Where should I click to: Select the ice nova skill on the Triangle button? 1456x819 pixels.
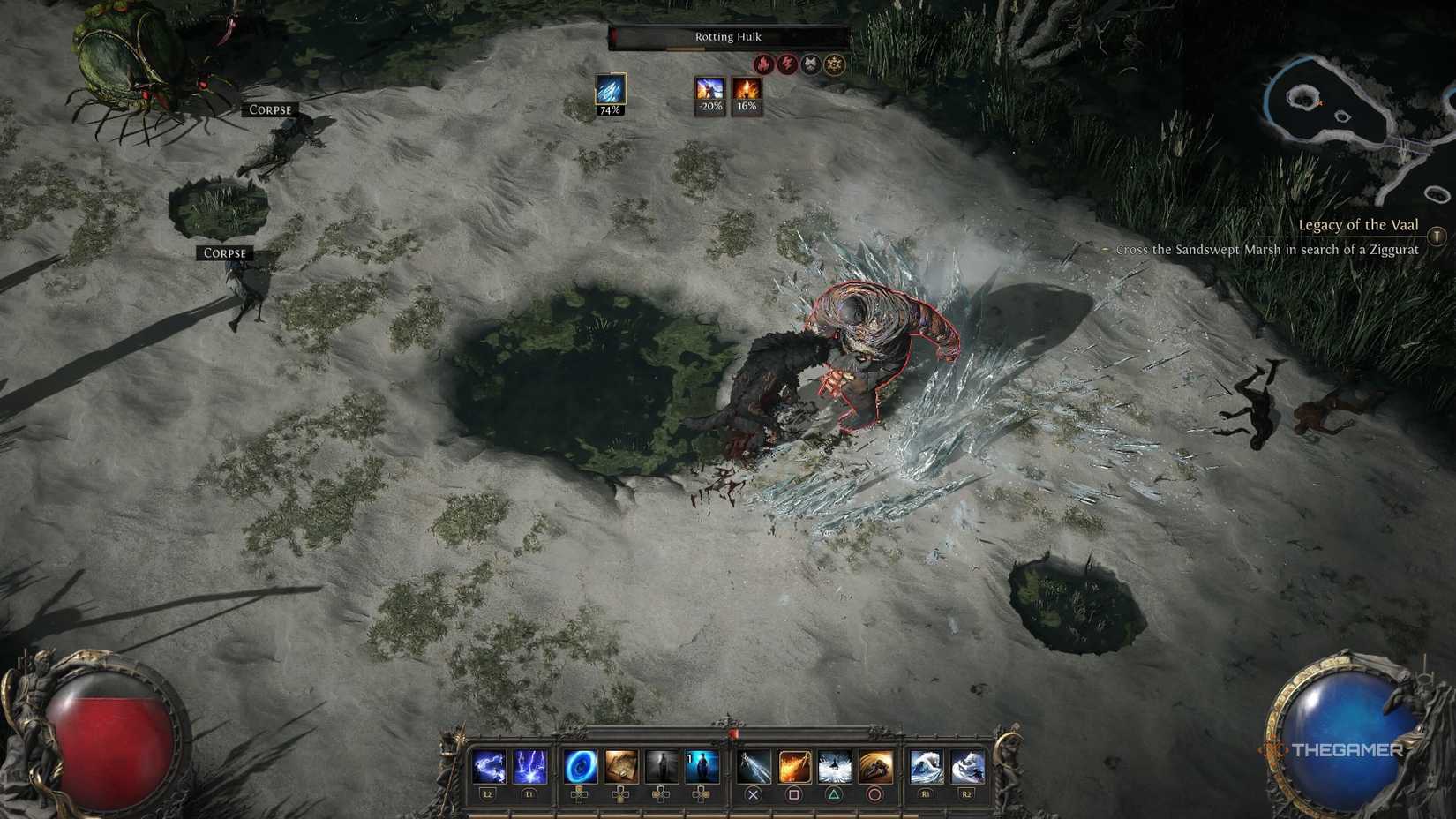[x=835, y=766]
